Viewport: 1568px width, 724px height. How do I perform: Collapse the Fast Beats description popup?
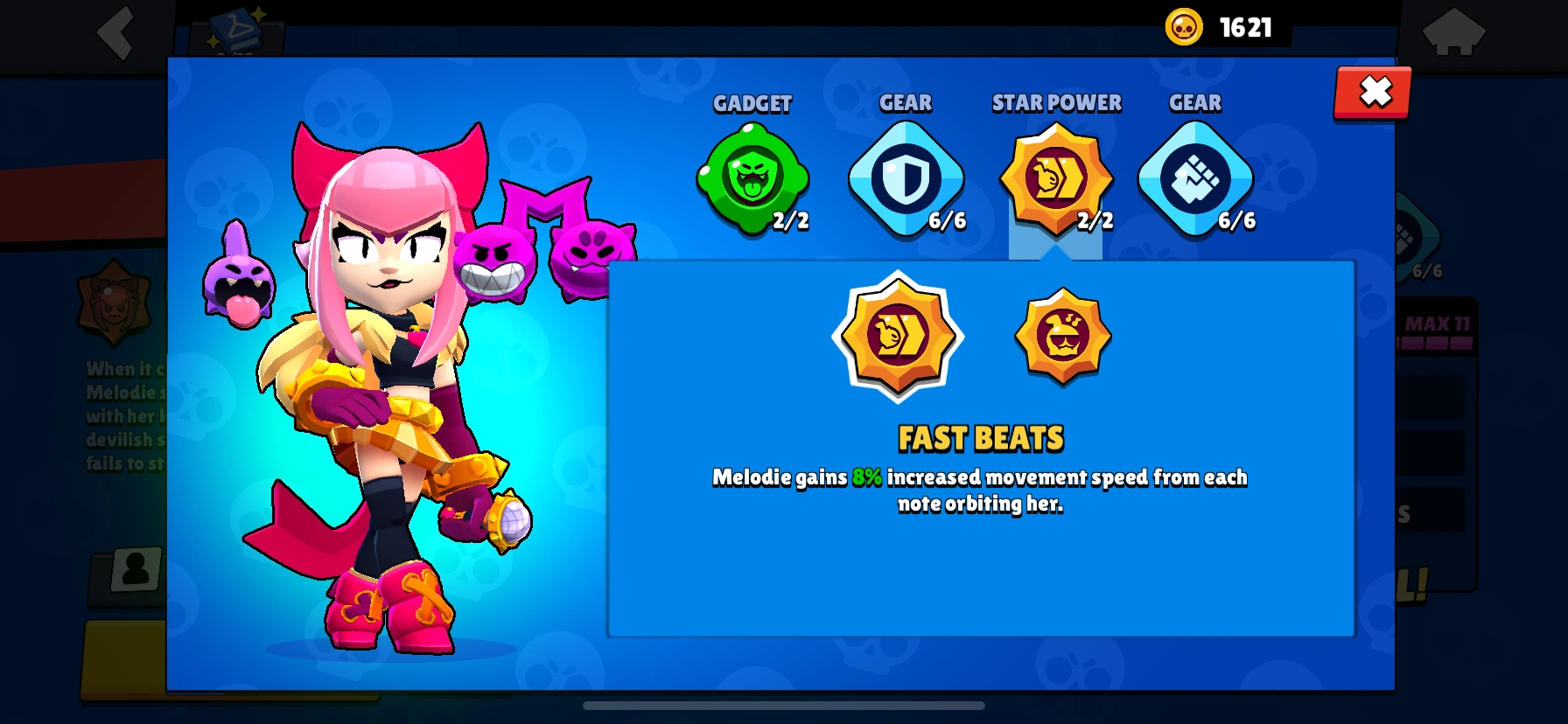[x=1371, y=90]
